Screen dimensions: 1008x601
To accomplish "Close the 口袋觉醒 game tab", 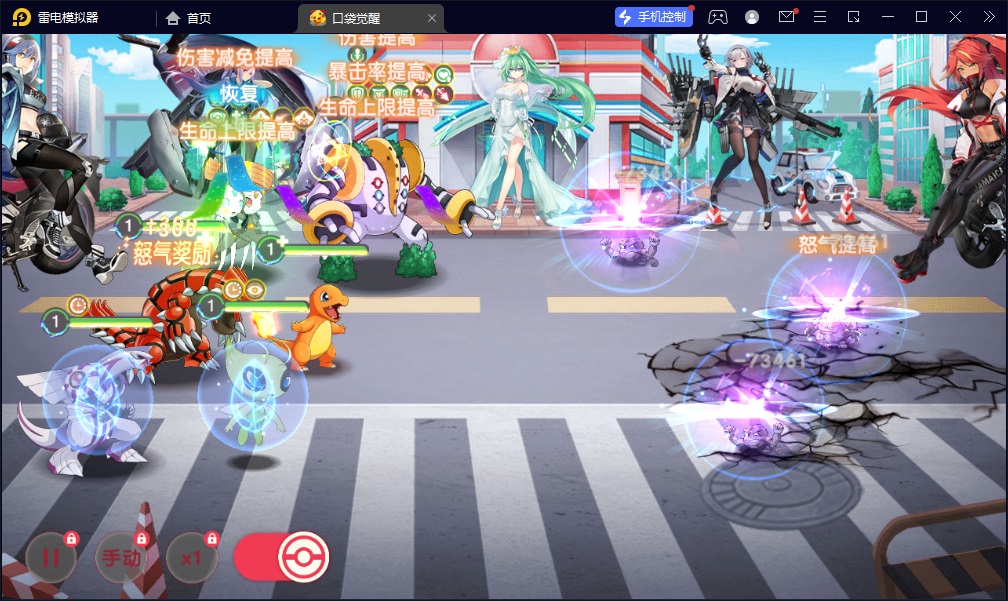I will [431, 18].
